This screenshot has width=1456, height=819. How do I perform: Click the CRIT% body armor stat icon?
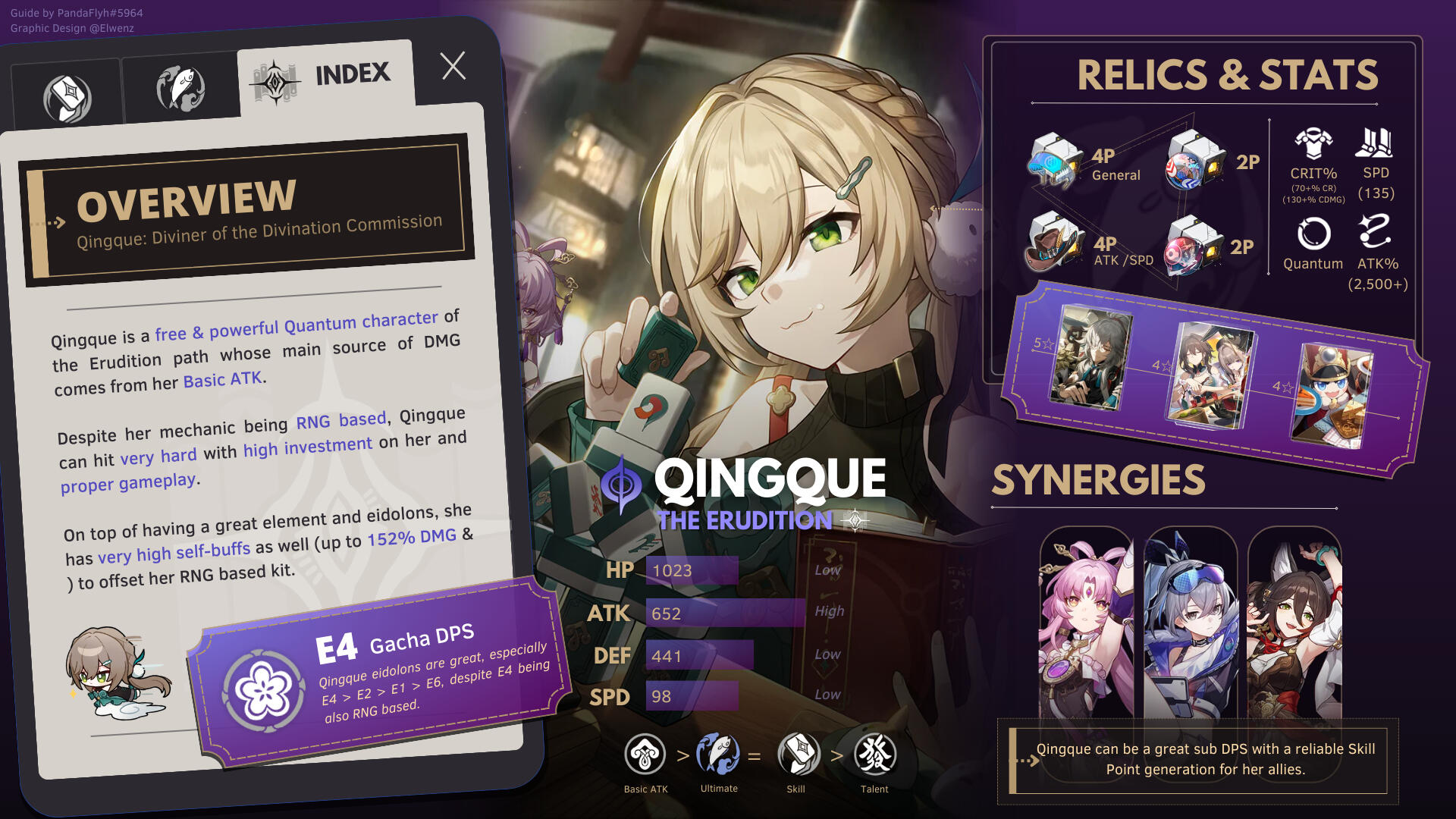[1313, 143]
